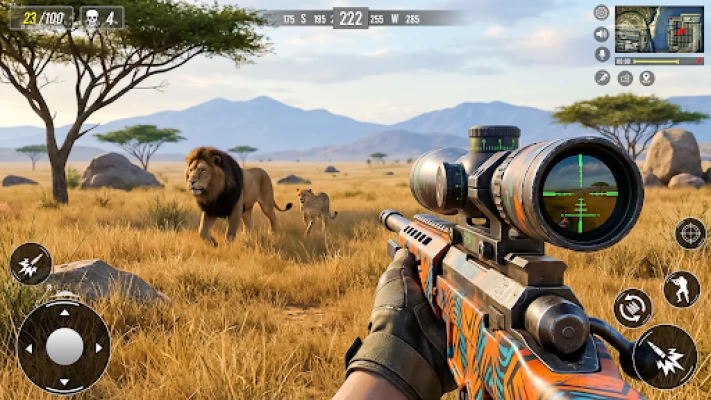Click the joystick's left arrow
This screenshot has width=711, height=400.
(29, 348)
